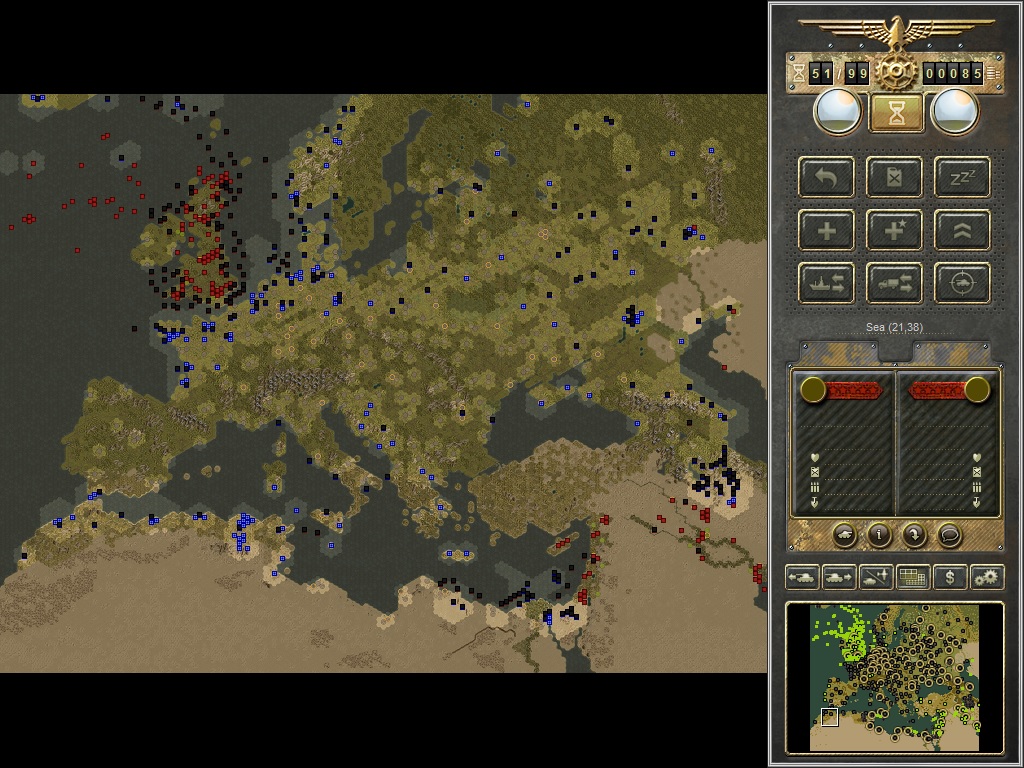Open the purchase screen with the dollar button

950,577
